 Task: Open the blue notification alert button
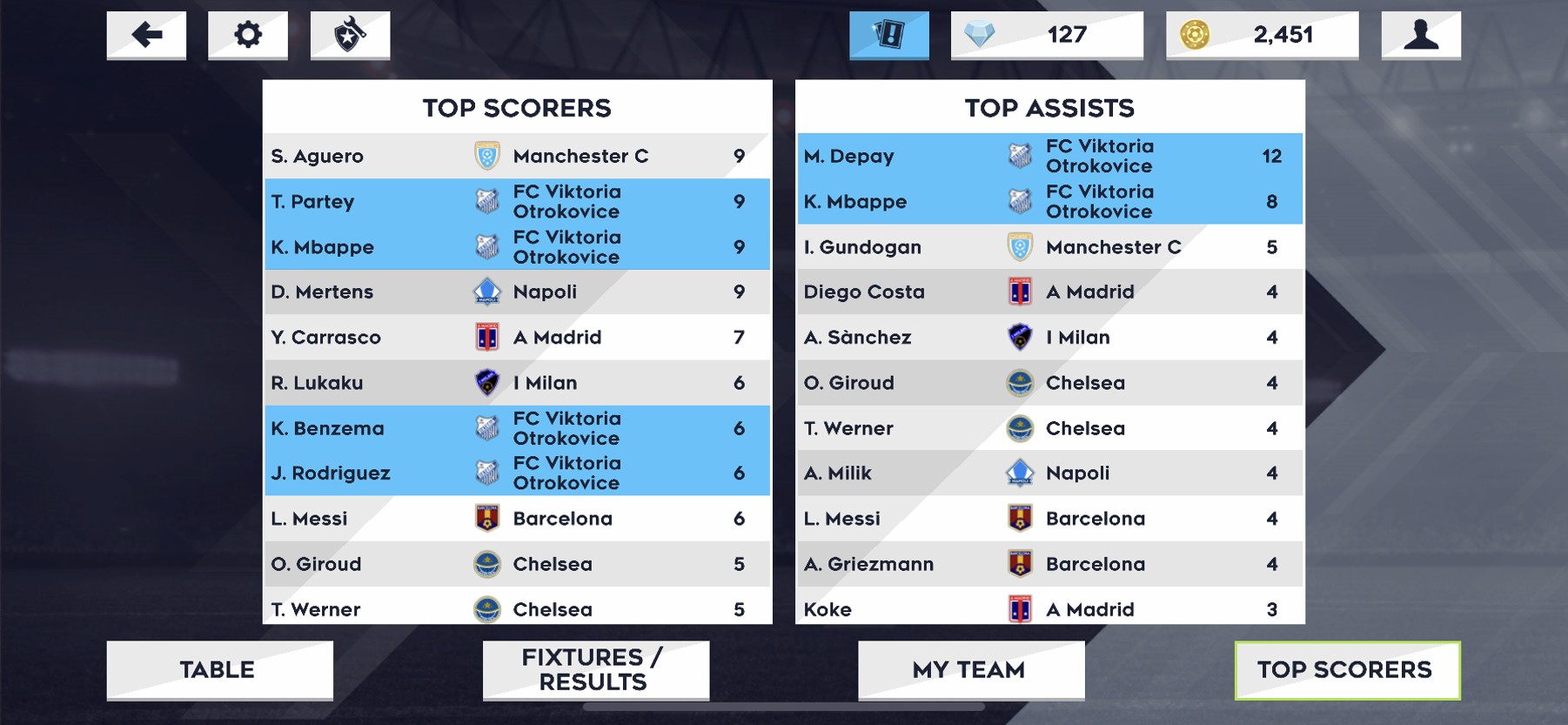(x=888, y=35)
